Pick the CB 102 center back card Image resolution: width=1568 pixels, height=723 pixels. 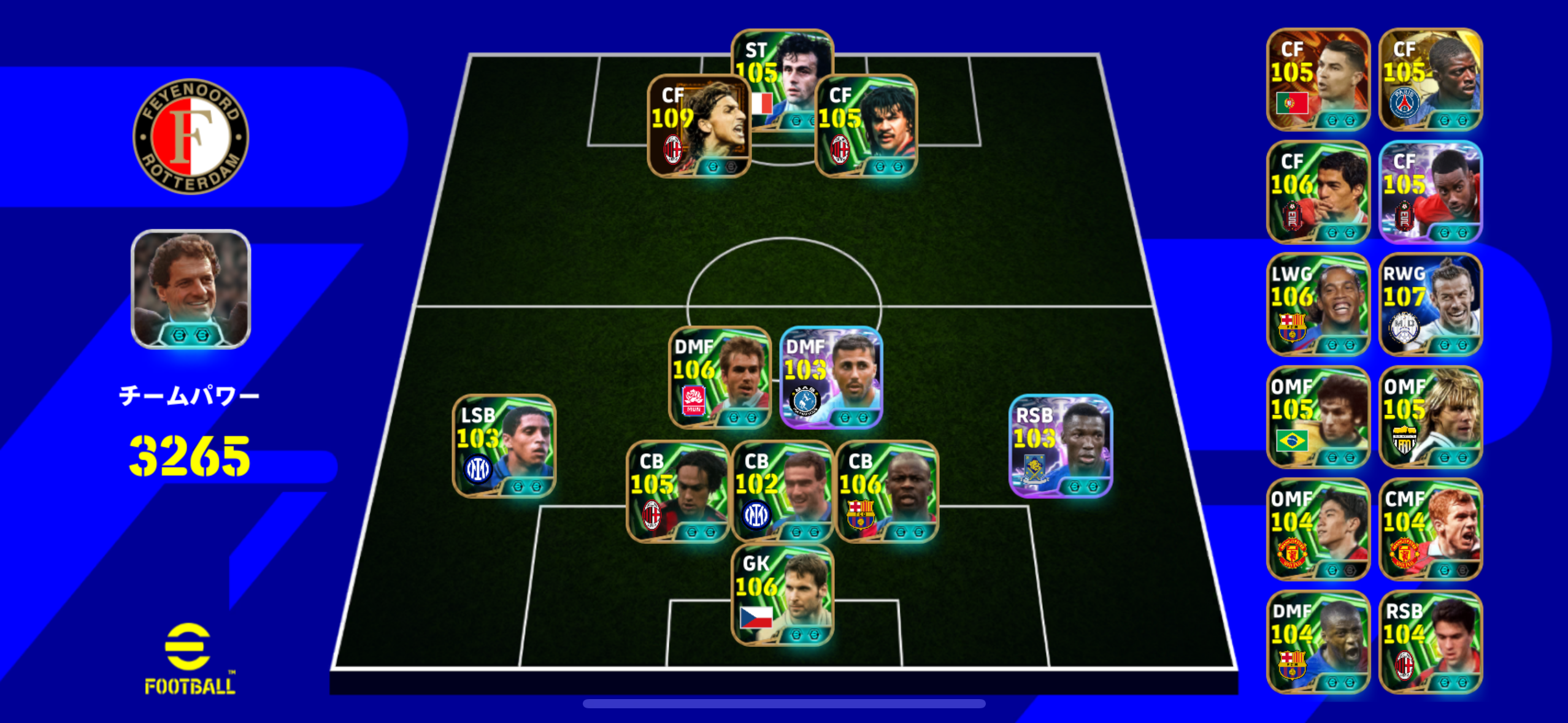(782, 492)
